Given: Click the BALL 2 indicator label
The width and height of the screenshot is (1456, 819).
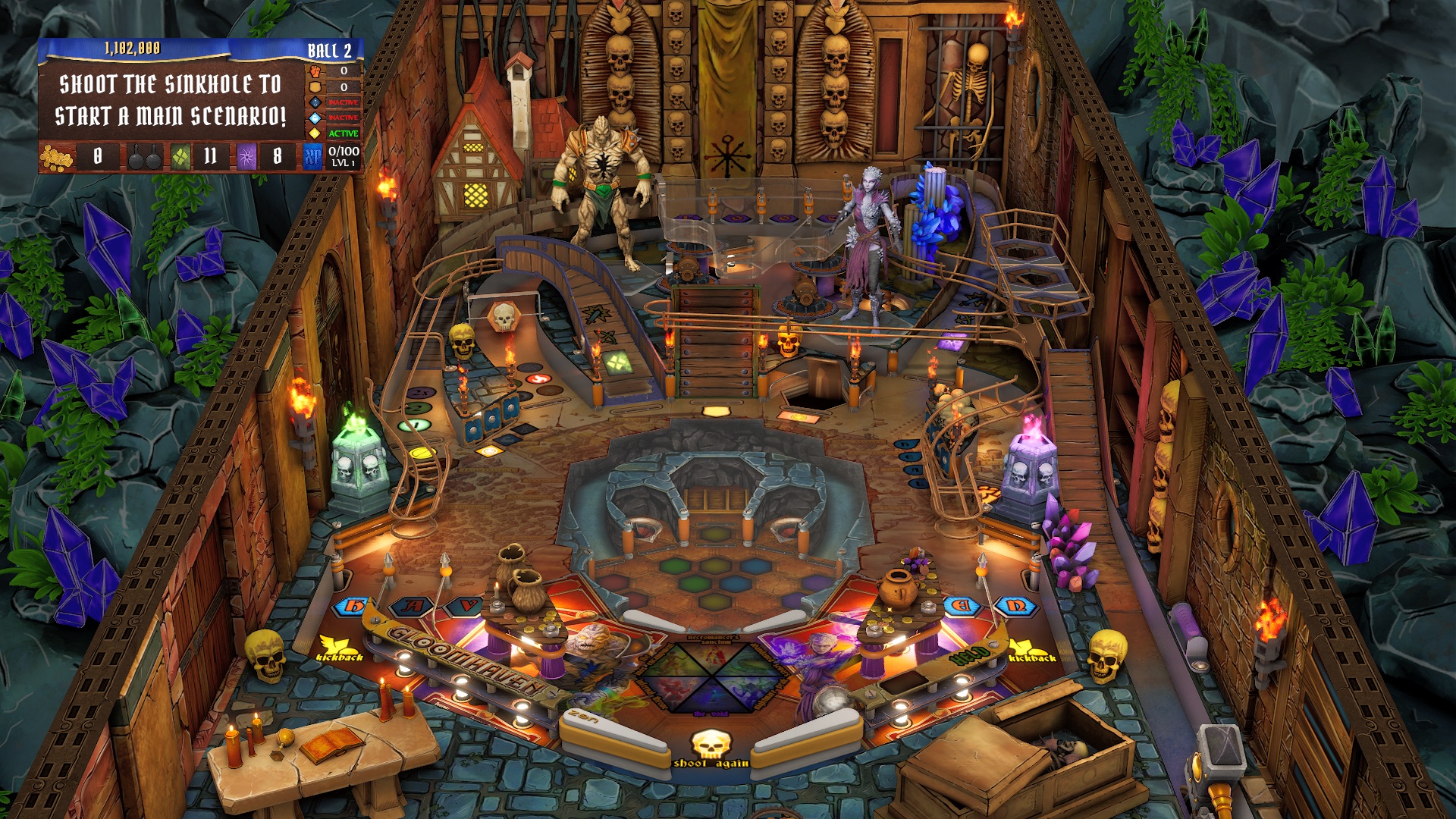Looking at the screenshot, I should click(x=330, y=50).
